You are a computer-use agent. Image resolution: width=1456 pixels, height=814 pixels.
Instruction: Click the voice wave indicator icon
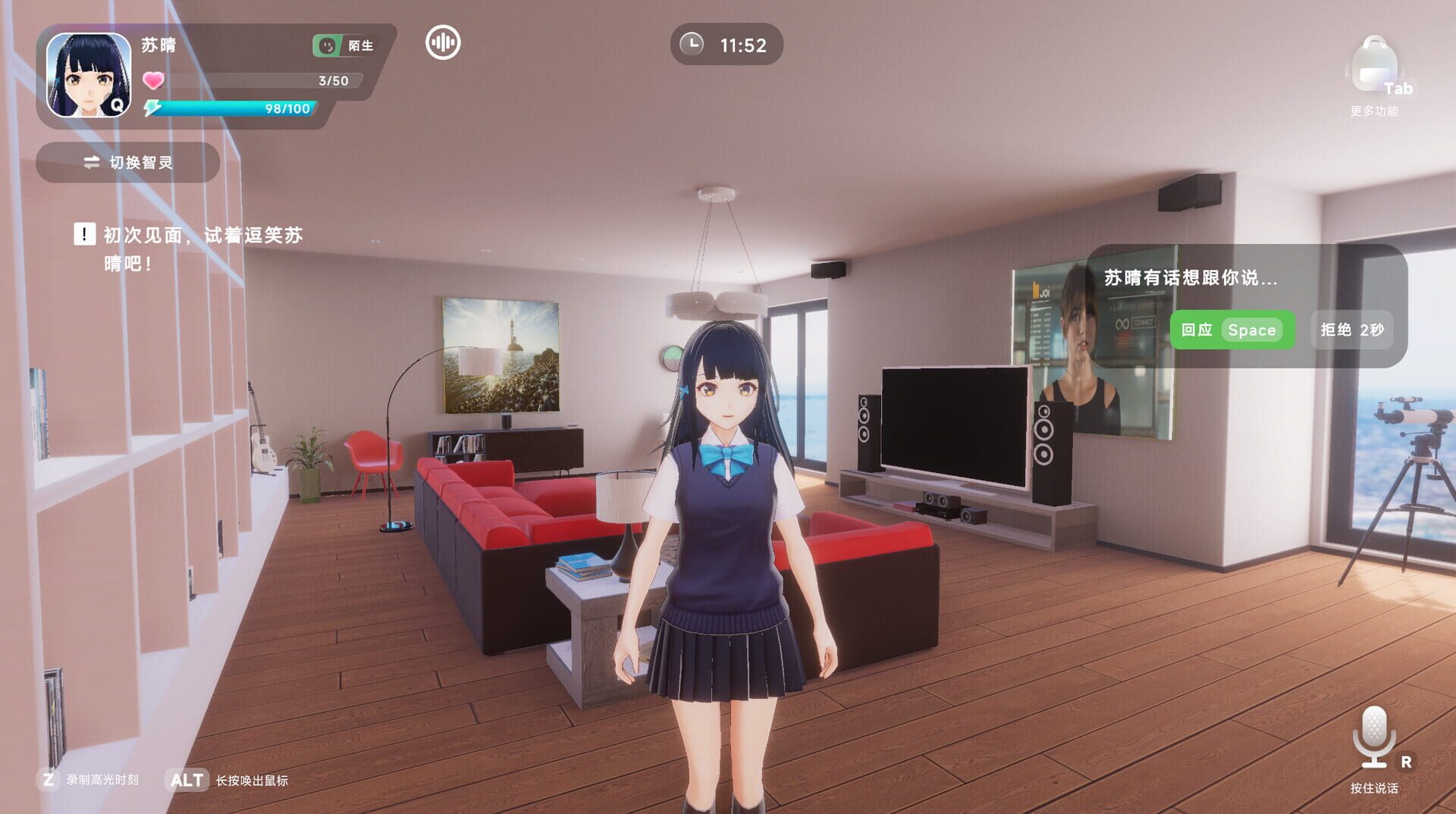pos(443,43)
